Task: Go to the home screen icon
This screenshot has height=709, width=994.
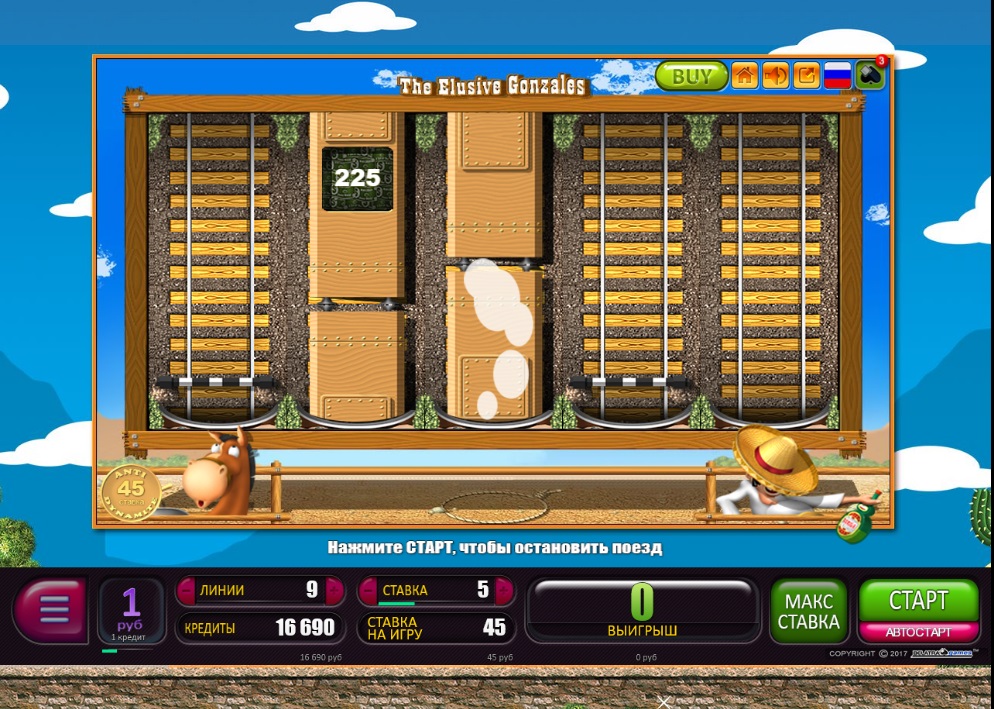Action: coord(744,76)
